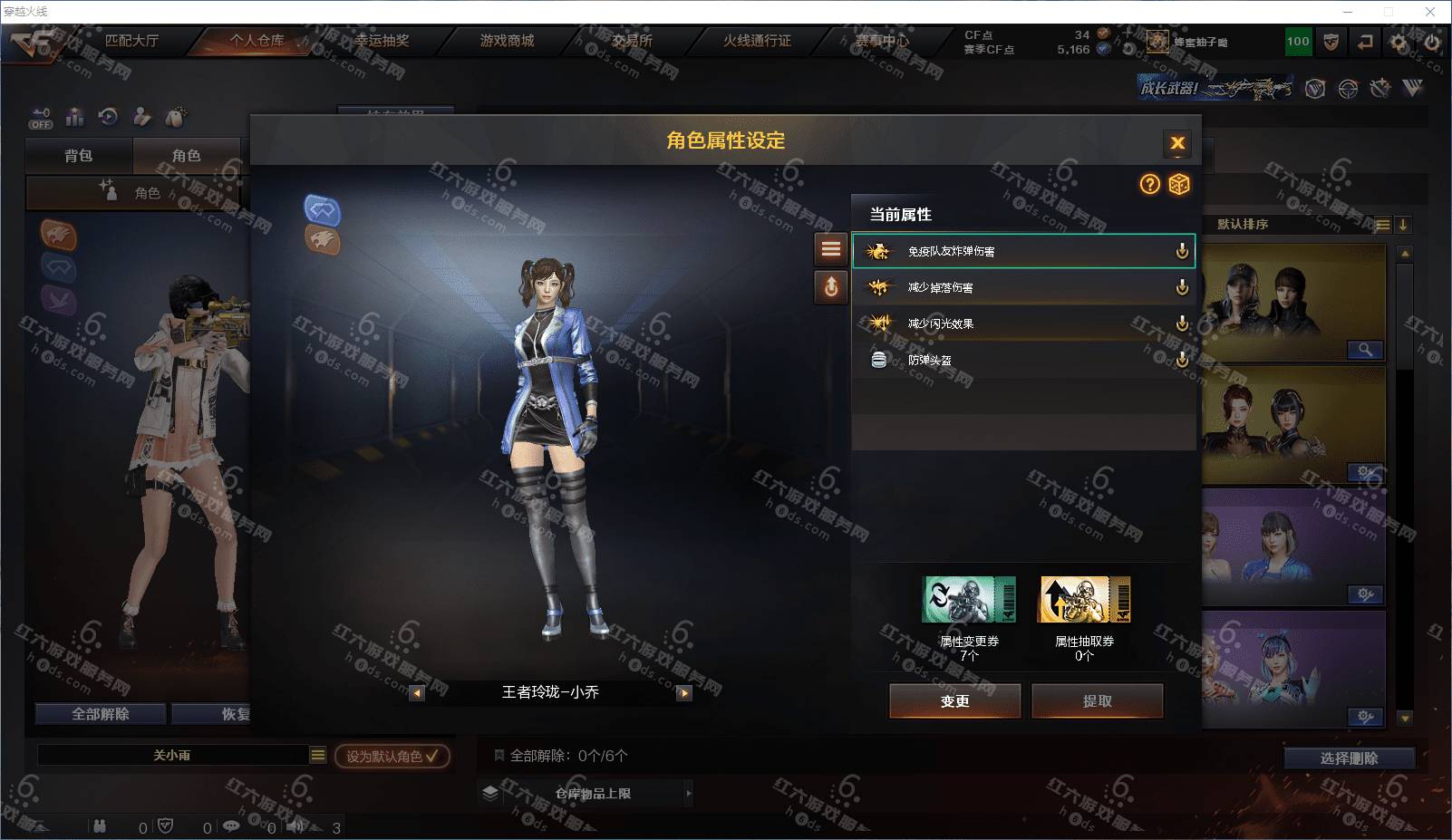Click the 选择删除 button
This screenshot has height=840, width=1452.
1349,758
